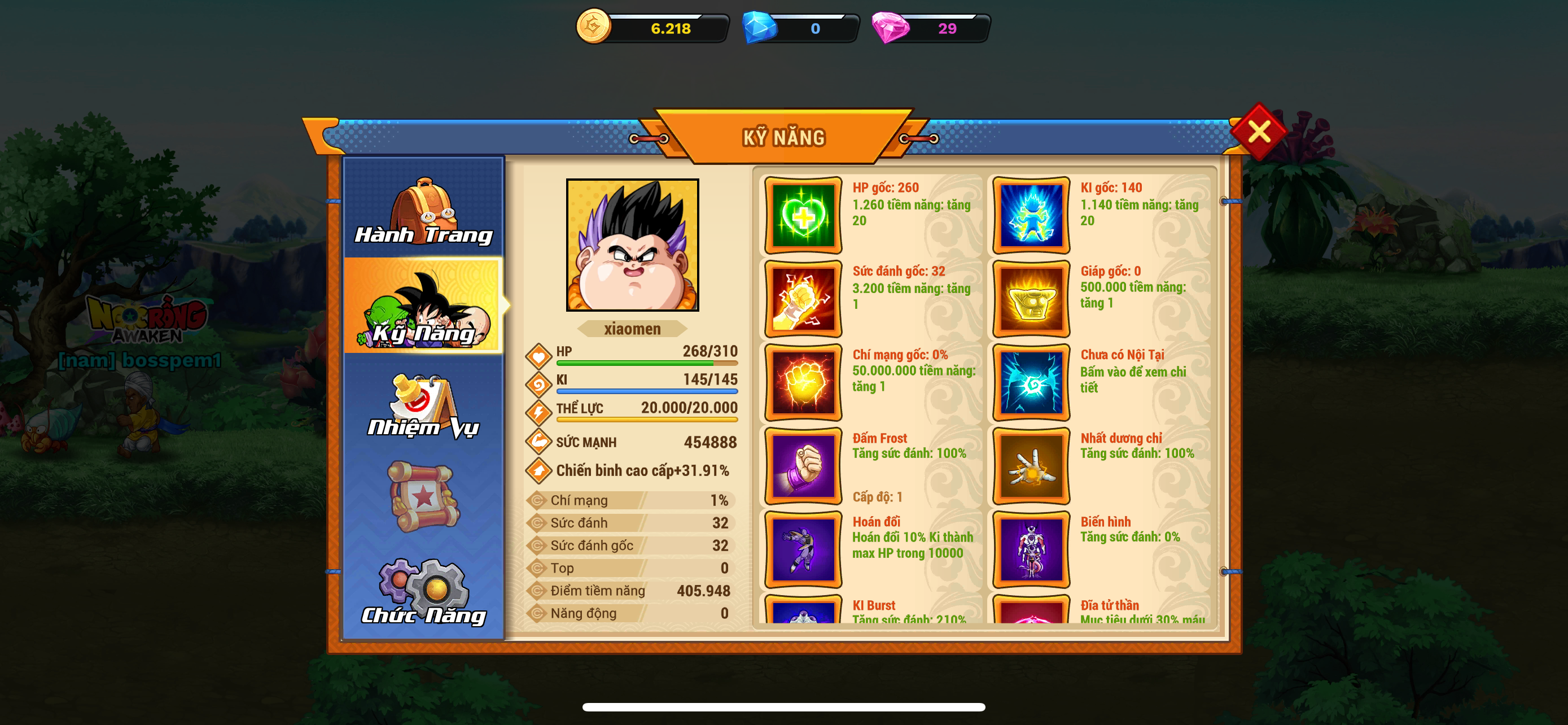Upgrade HP gốc green heart skill
The image size is (1568, 725).
tap(804, 216)
